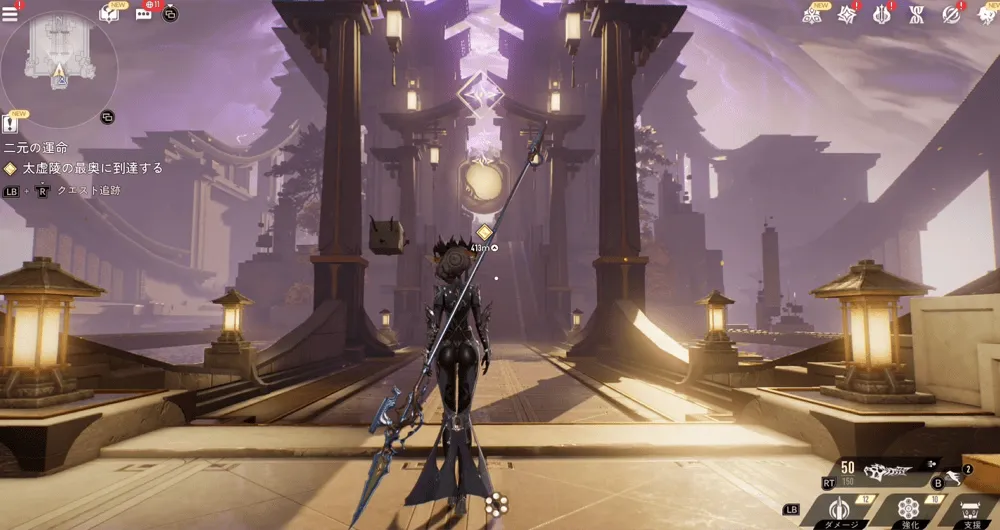
Task: Select the 支援 support slot
Action: (x=972, y=510)
